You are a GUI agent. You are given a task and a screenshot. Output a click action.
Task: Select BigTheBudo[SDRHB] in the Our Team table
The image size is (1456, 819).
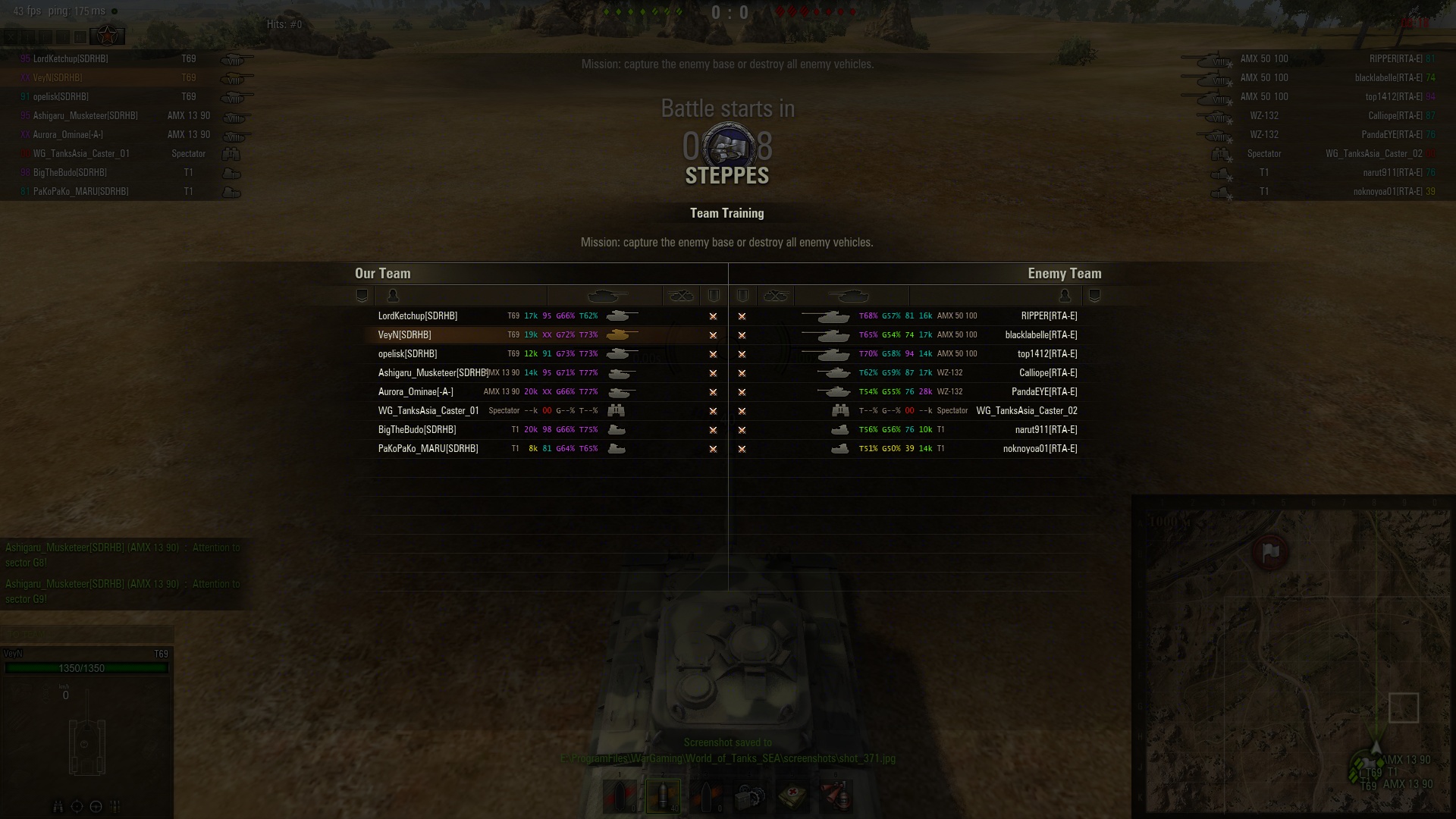(417, 430)
